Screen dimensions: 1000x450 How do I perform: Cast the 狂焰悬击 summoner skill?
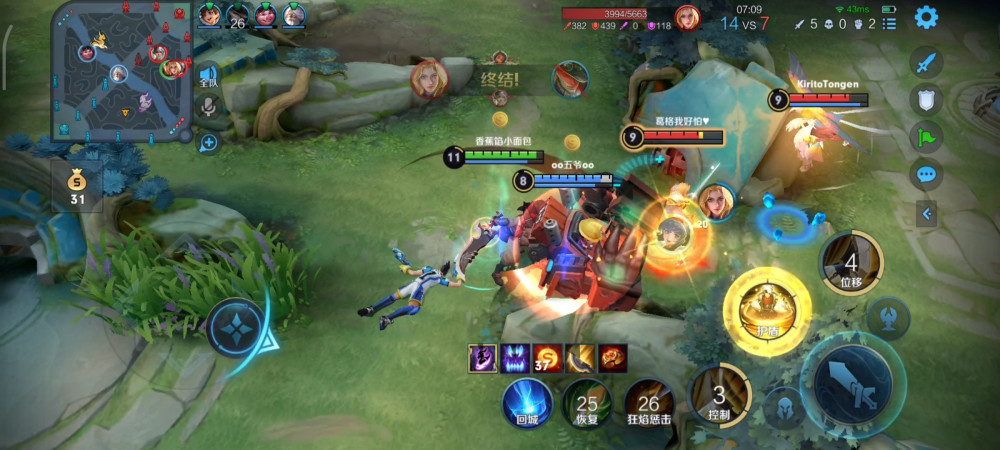click(648, 405)
